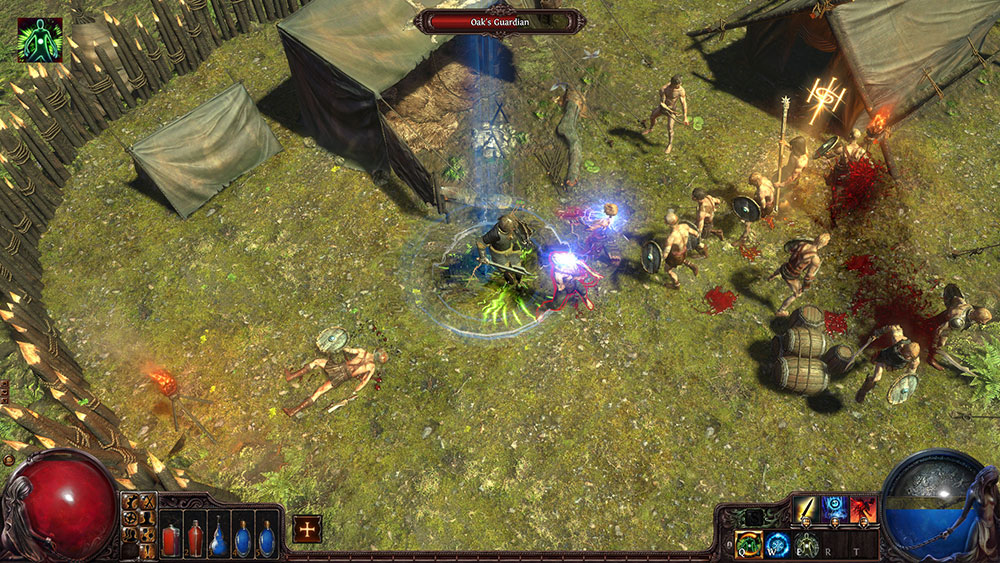Click the crossed swords menu button
The height and width of the screenshot is (563, 1000).
[x=147, y=501]
